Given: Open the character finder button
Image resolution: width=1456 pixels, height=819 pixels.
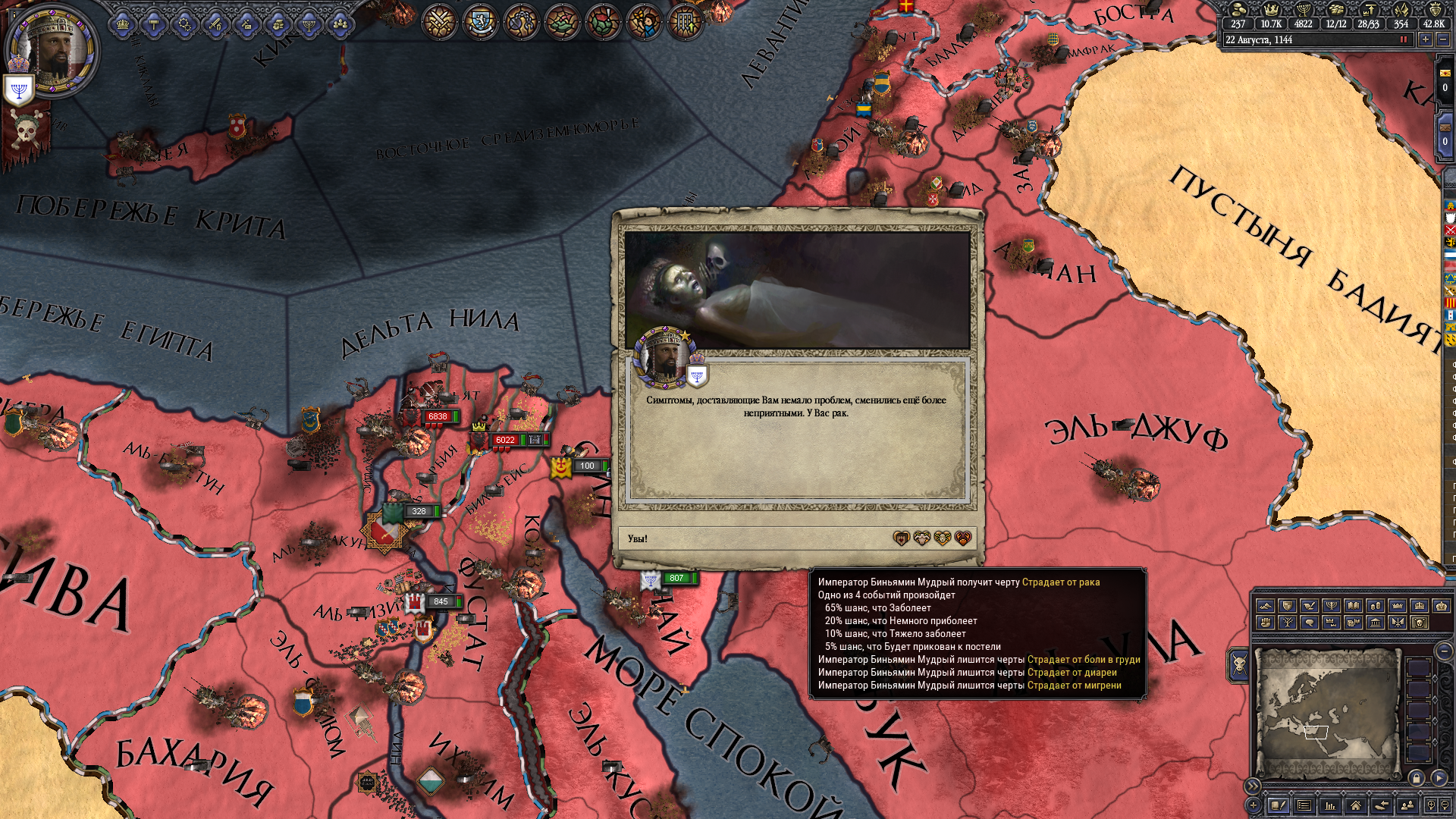Looking at the screenshot, I should 1407,805.
